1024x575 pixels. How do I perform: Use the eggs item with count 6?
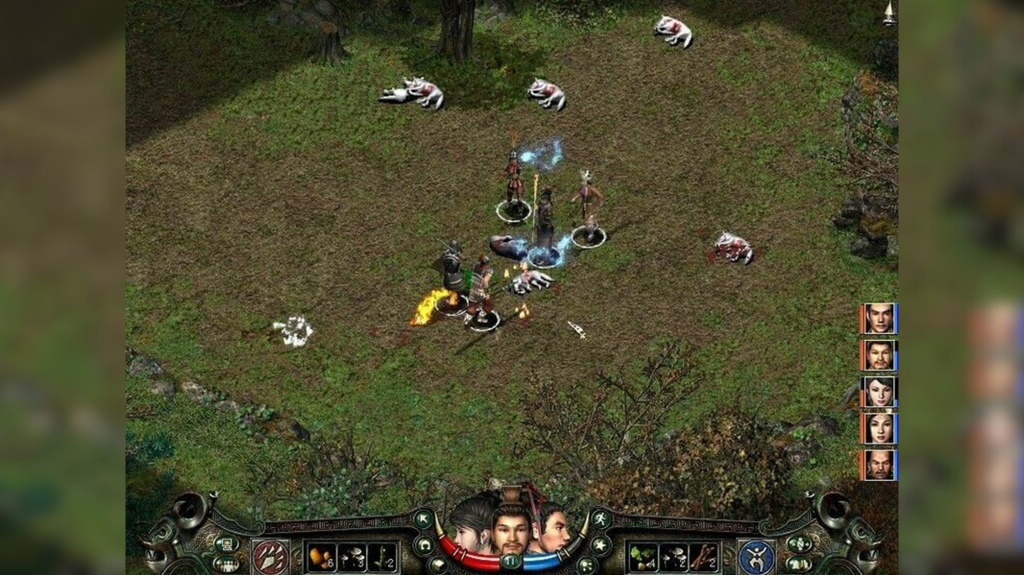(x=321, y=557)
